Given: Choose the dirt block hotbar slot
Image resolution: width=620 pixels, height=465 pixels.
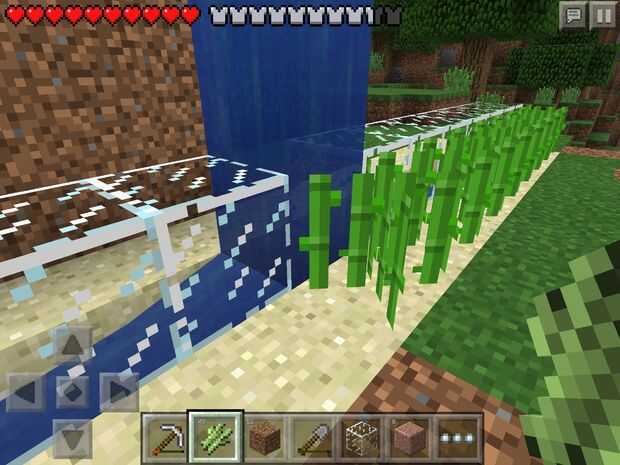Looking at the screenshot, I should tap(264, 438).
